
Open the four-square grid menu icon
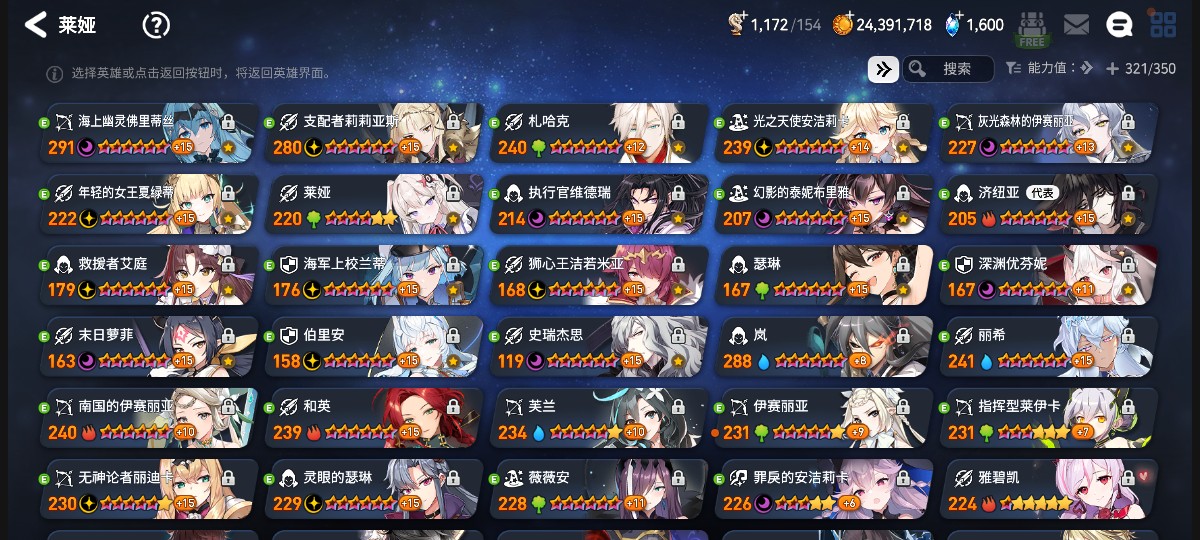[x=1162, y=25]
